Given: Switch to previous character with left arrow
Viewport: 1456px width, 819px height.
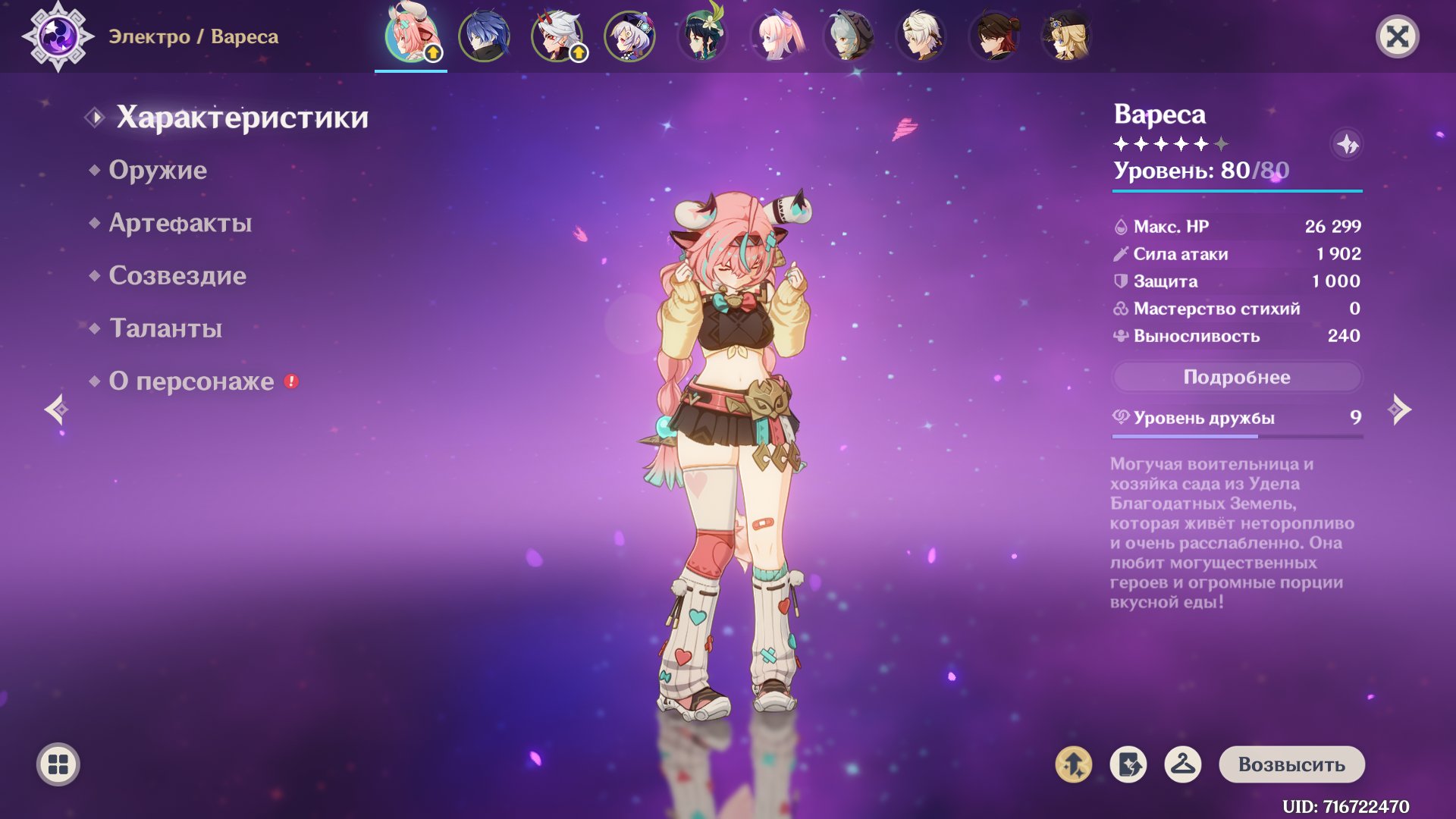Looking at the screenshot, I should click(x=57, y=409).
